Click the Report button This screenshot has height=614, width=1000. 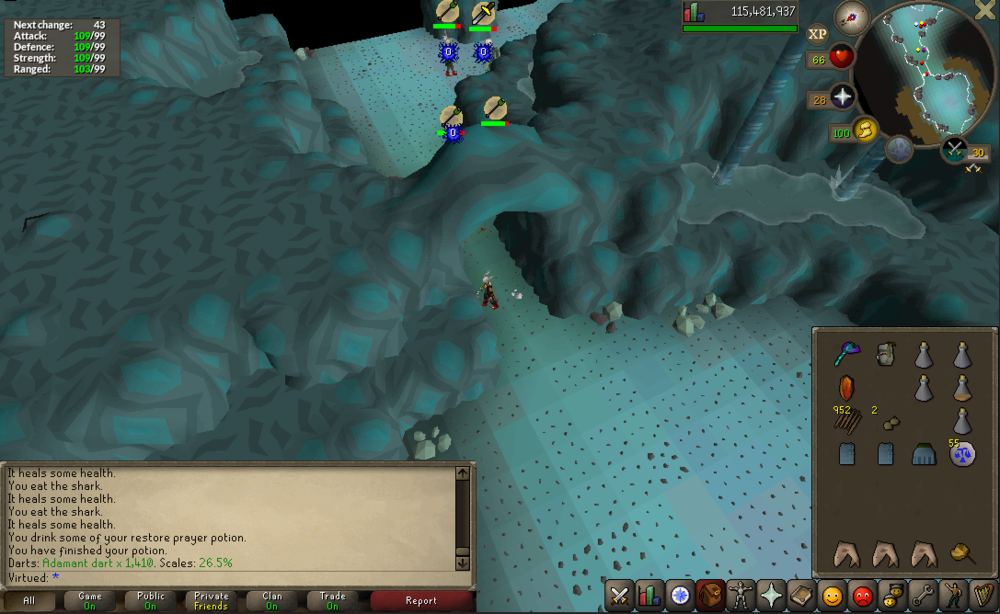[x=421, y=601]
